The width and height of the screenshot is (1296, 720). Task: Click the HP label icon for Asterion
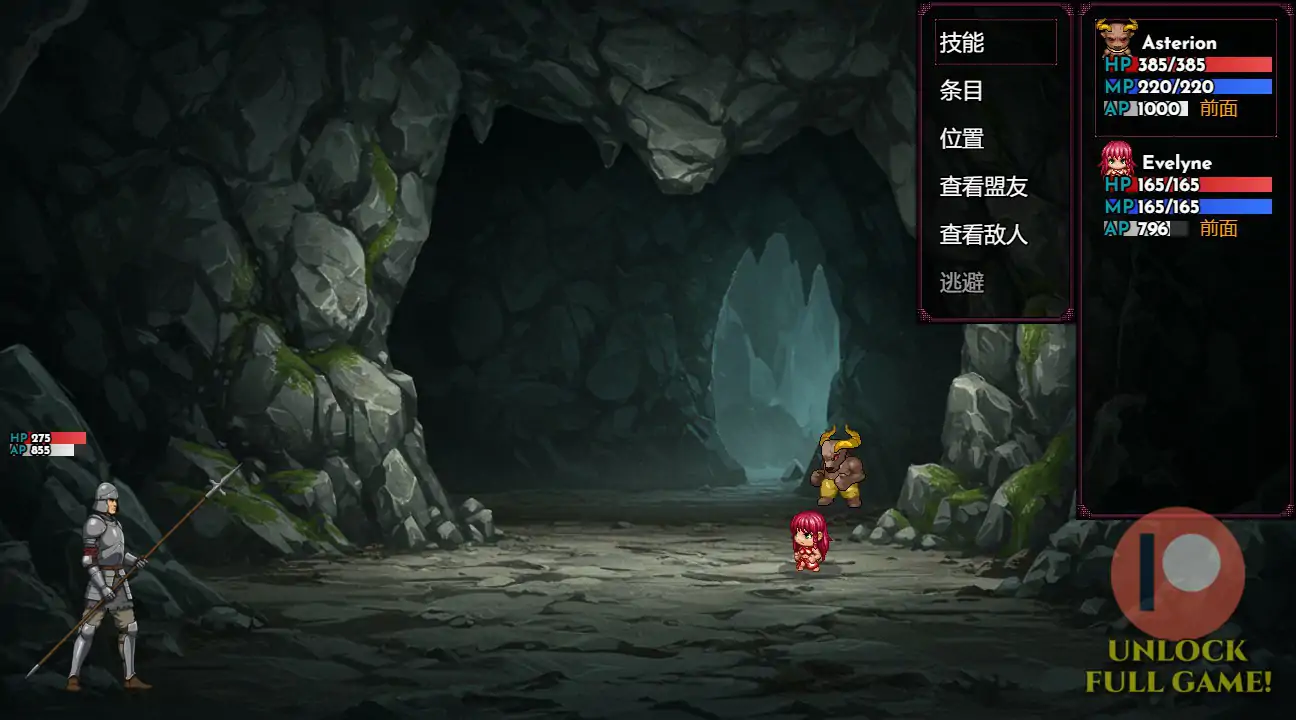pyautogui.click(x=1116, y=64)
